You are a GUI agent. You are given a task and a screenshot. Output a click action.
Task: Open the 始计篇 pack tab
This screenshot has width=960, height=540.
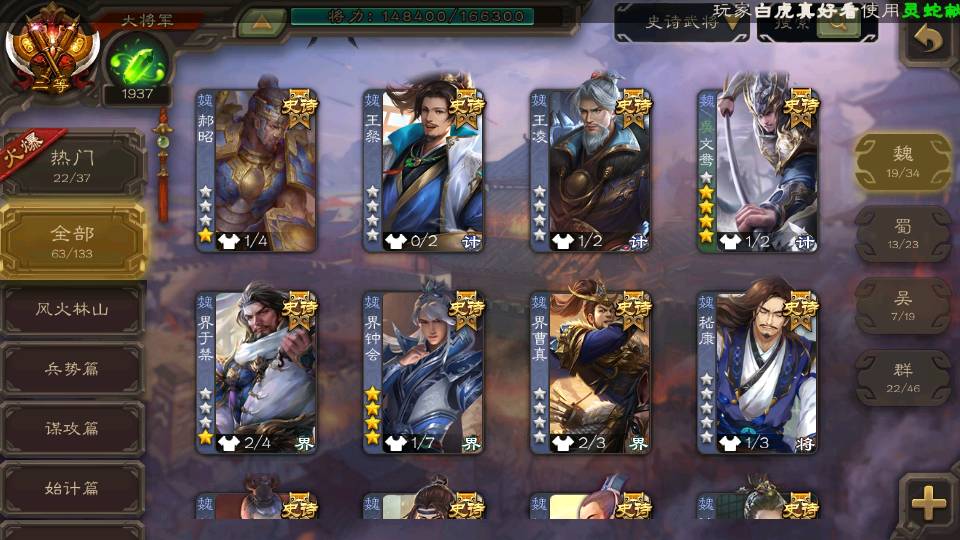point(72,489)
